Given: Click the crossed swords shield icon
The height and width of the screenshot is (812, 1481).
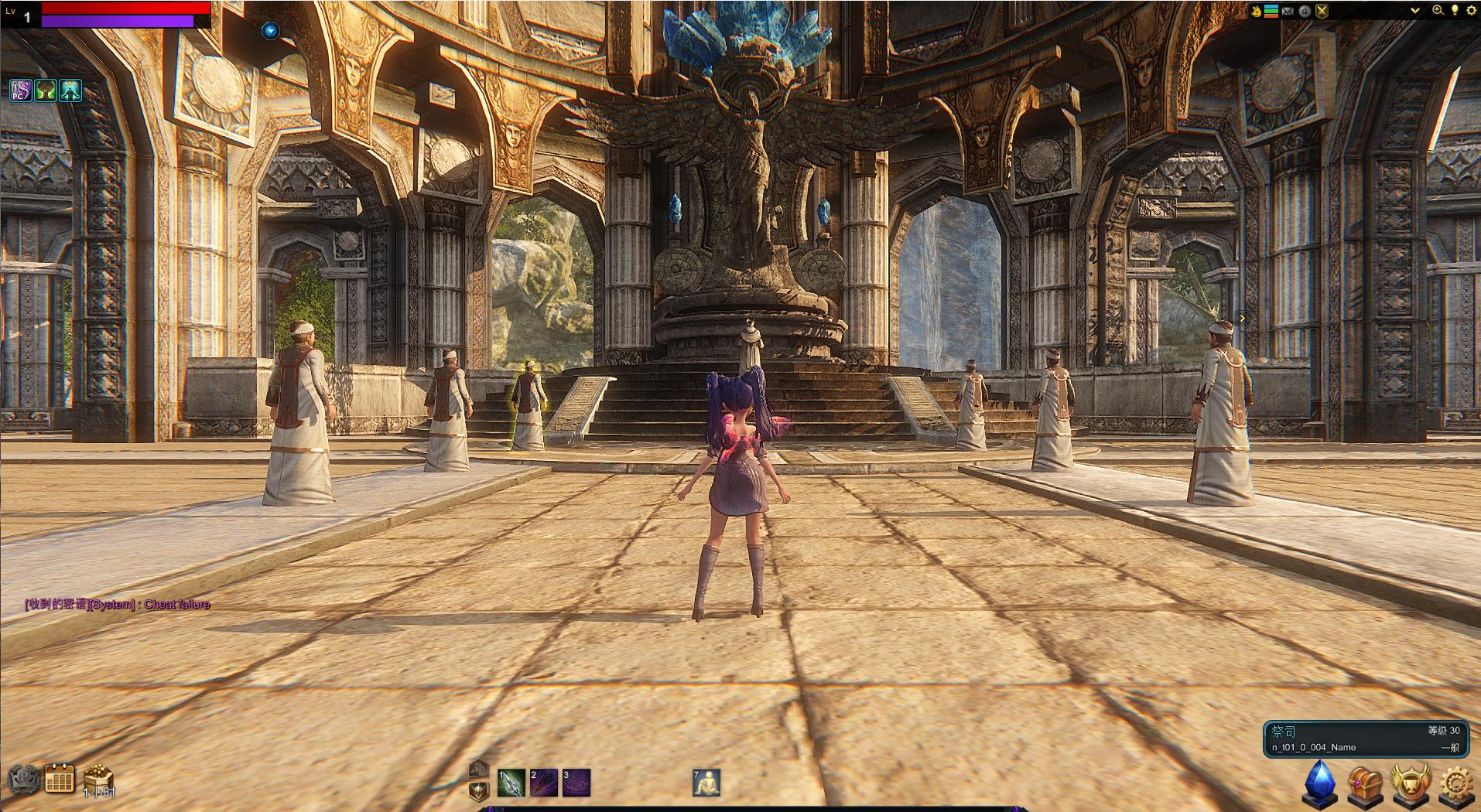Looking at the screenshot, I should pyautogui.click(x=1322, y=11).
